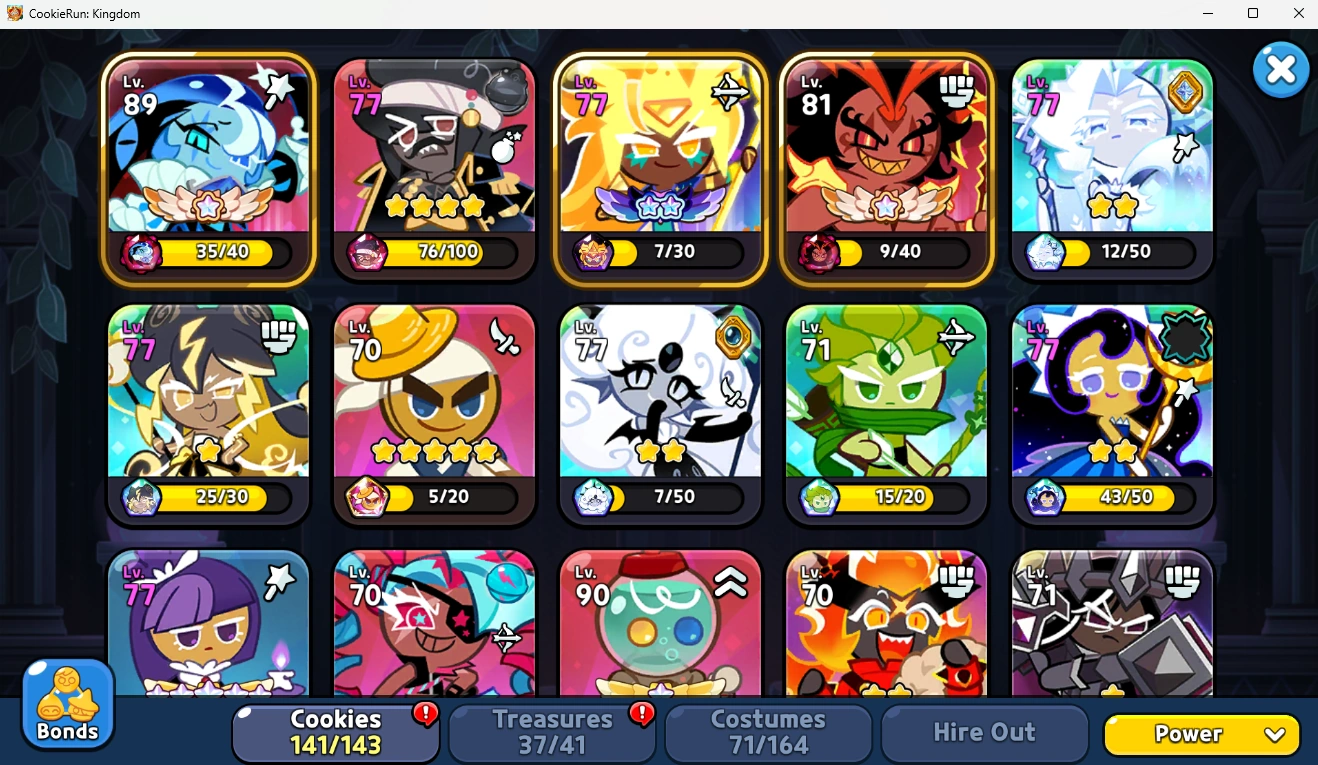Viewport: 1318px width, 765px height.
Task: Click the gold gem badge on the frost cookie card
Action: pos(1183,90)
